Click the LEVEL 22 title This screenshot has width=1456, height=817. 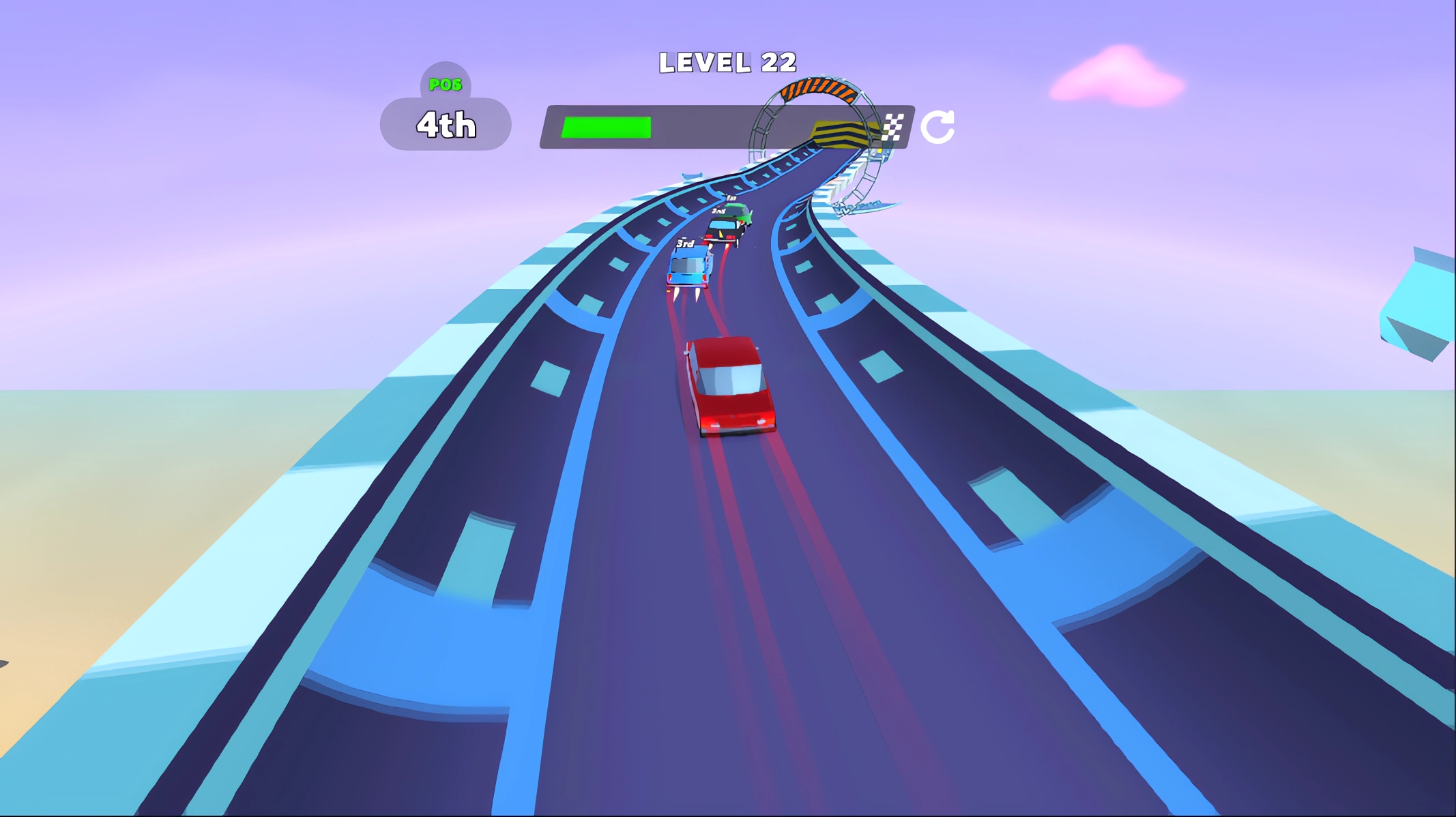click(727, 61)
